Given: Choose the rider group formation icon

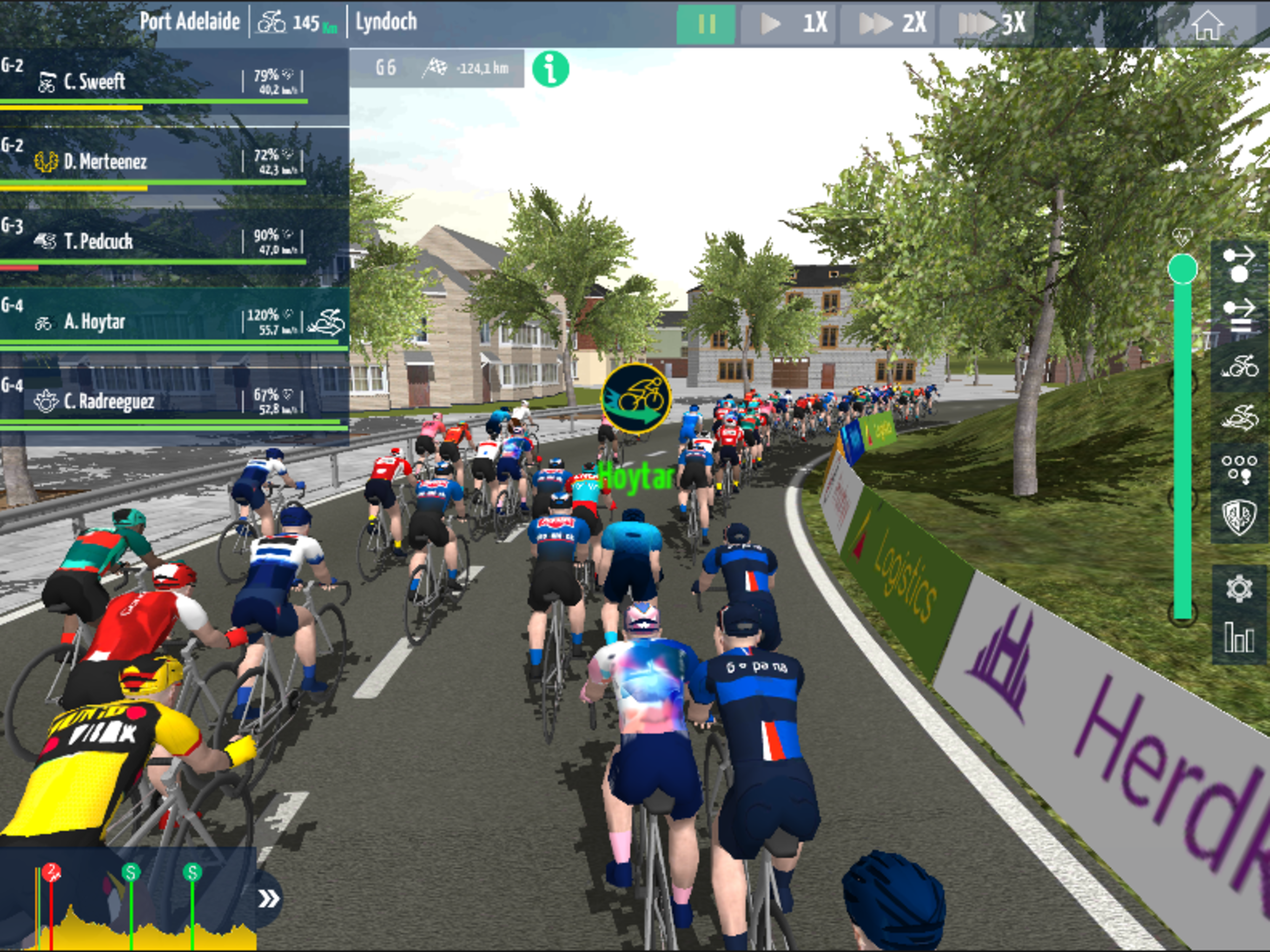Looking at the screenshot, I should tap(1238, 468).
